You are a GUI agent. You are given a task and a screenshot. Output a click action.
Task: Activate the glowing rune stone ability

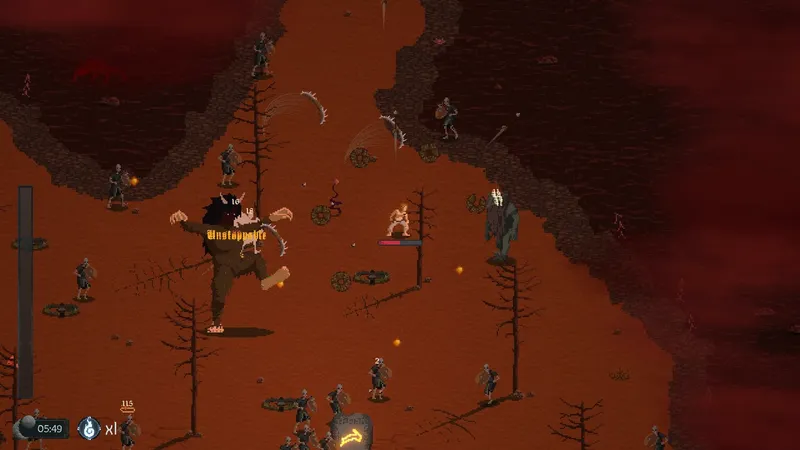[351, 434]
